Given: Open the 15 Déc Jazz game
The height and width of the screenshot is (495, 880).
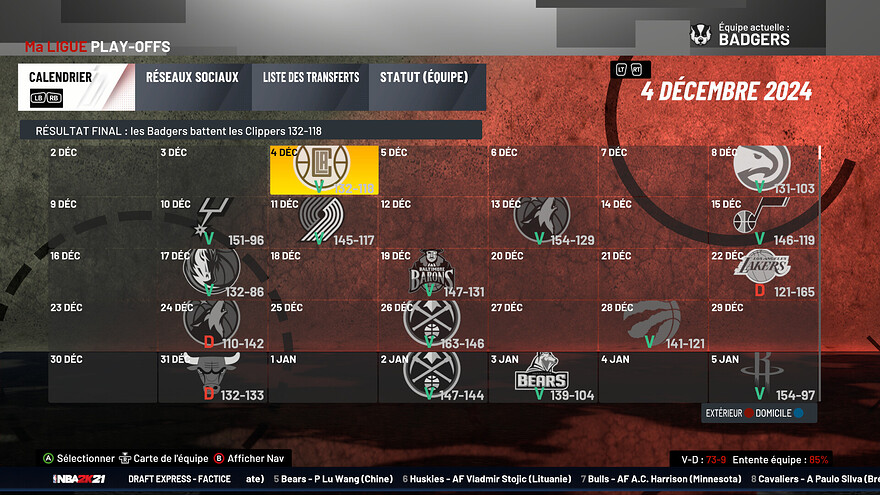Looking at the screenshot, I should click(x=762, y=221).
